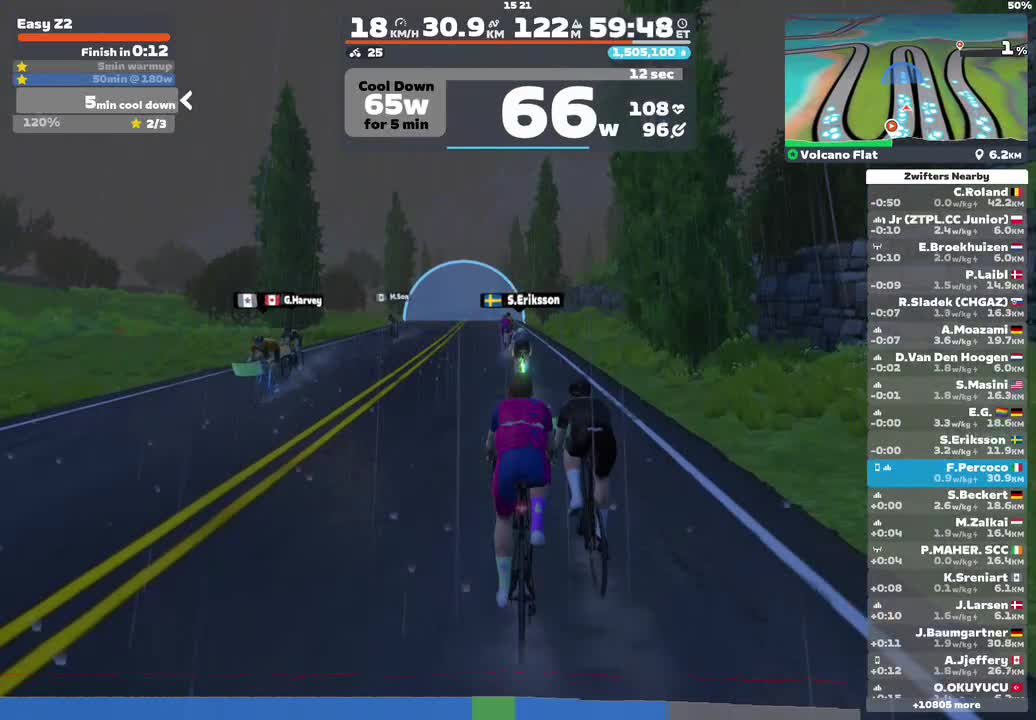This screenshot has width=1036, height=720.
Task: Pick J.Larsen in Zwifters Nearby
Action: [x=946, y=610]
